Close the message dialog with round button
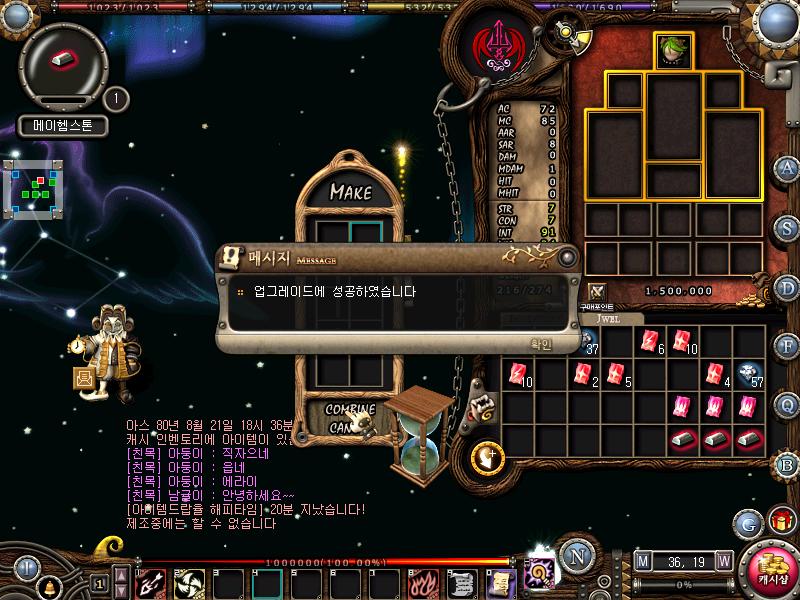Screen dimensions: 800x600 pyautogui.click(x=567, y=257)
